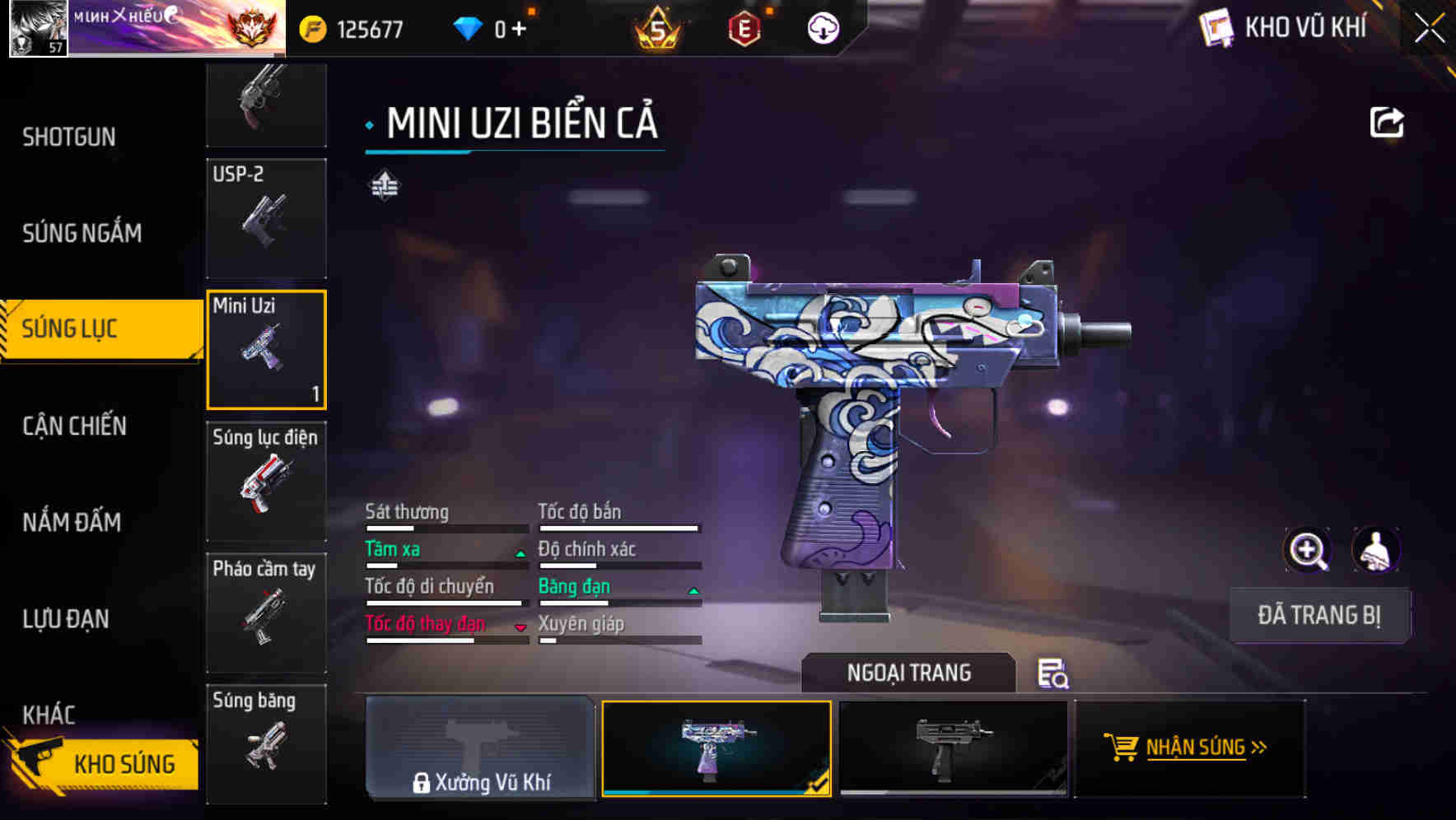Zoom in with the magnifier icon

click(x=1308, y=550)
